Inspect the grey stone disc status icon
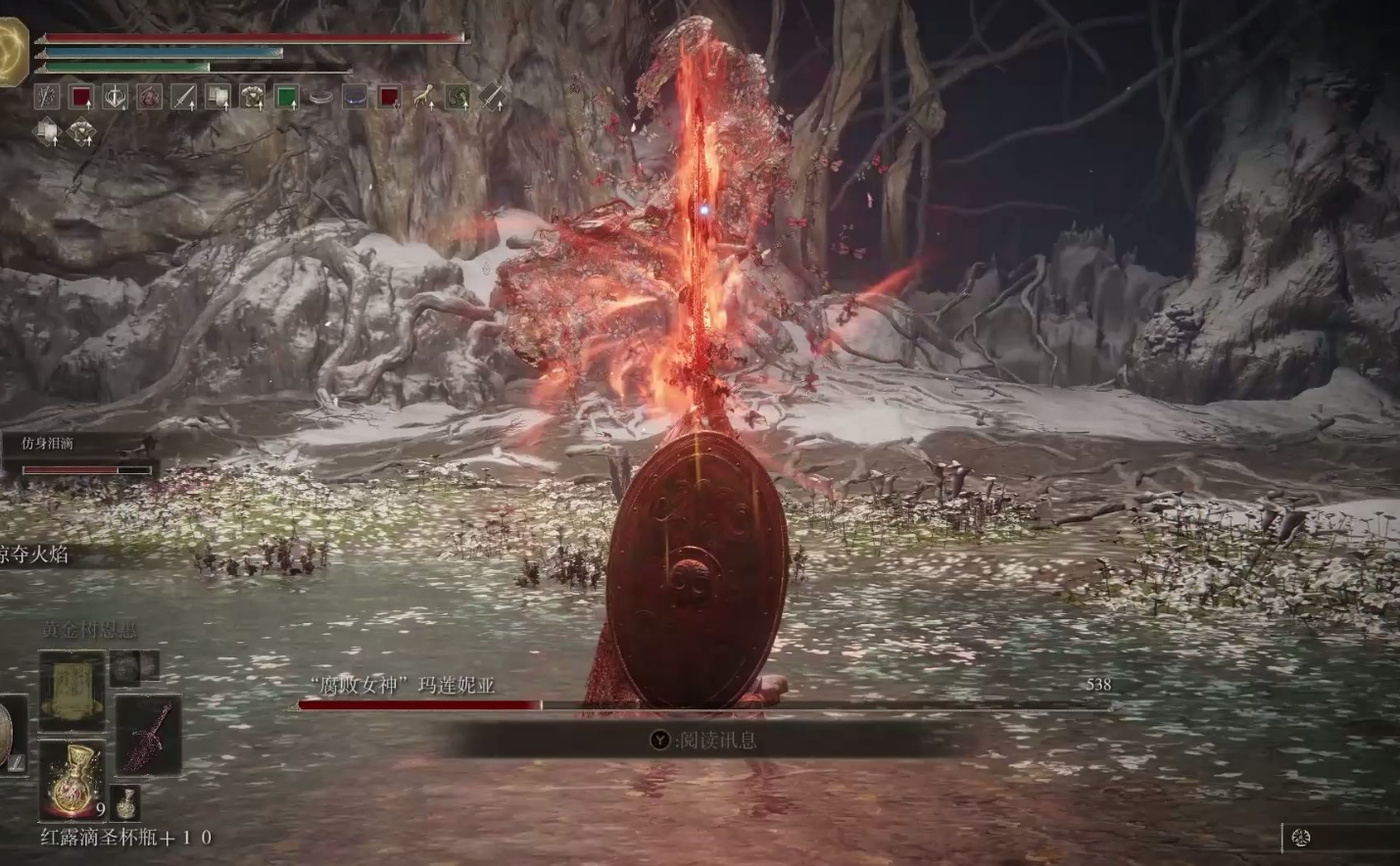1400x866 pixels. click(x=320, y=97)
